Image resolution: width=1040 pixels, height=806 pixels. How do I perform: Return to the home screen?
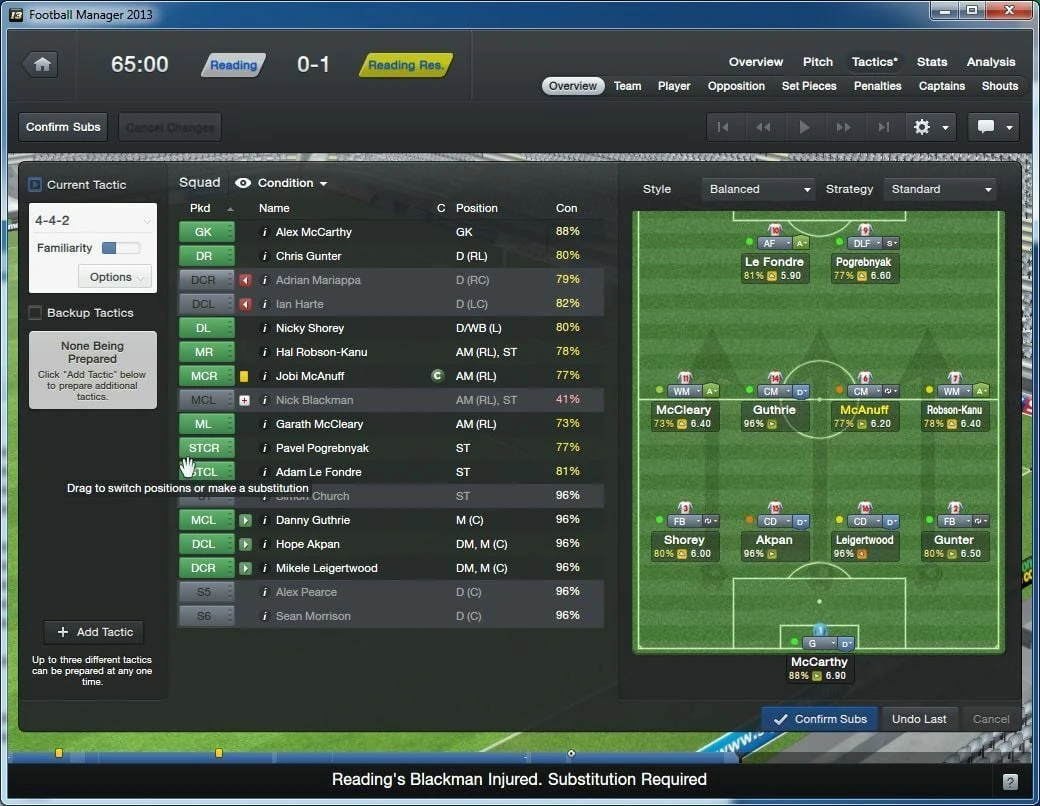tap(42, 64)
